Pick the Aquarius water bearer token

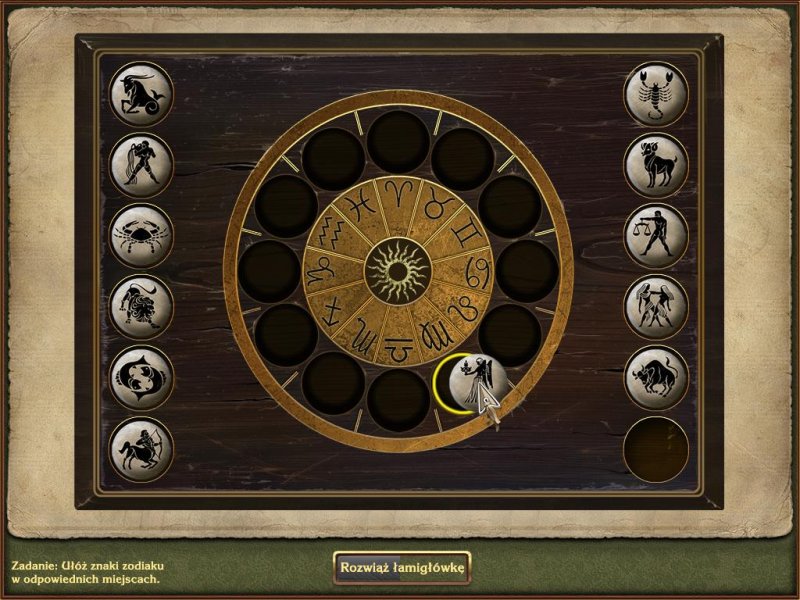(141, 165)
